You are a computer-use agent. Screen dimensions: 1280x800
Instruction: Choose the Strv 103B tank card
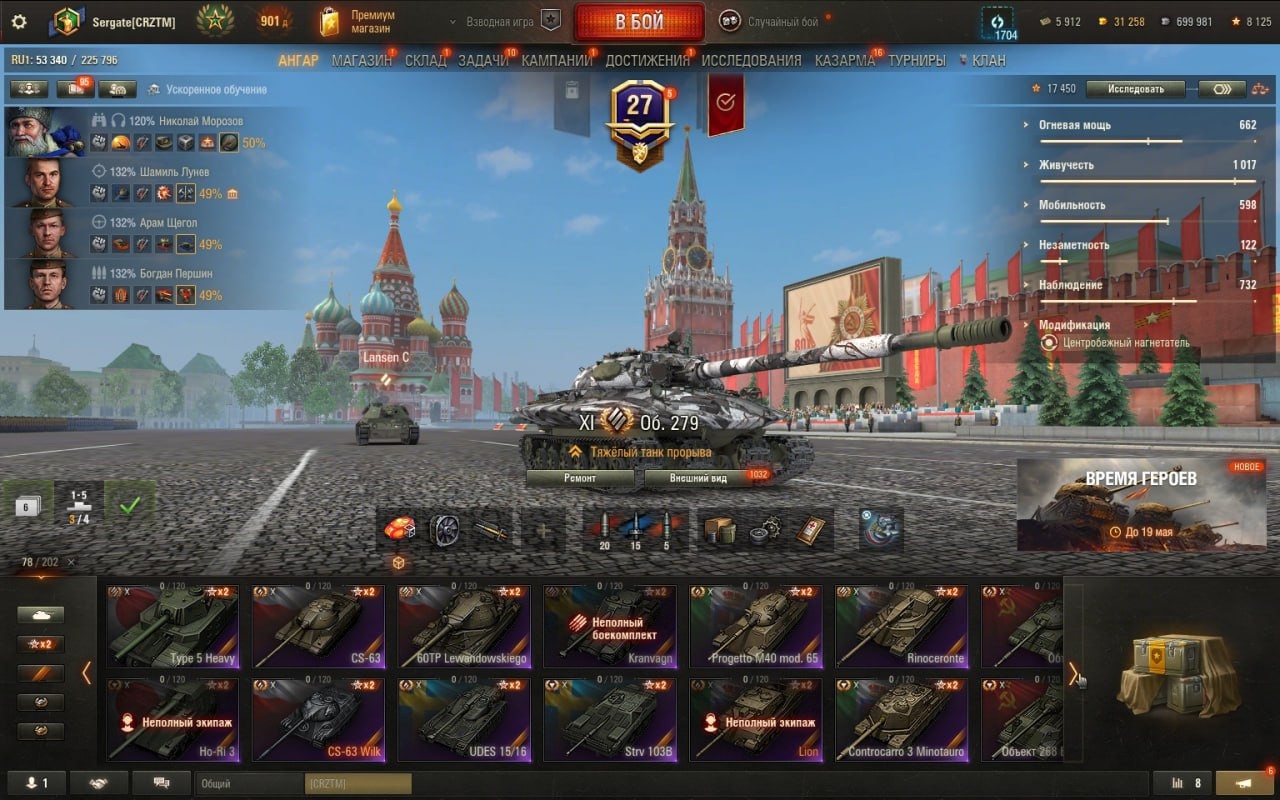610,719
